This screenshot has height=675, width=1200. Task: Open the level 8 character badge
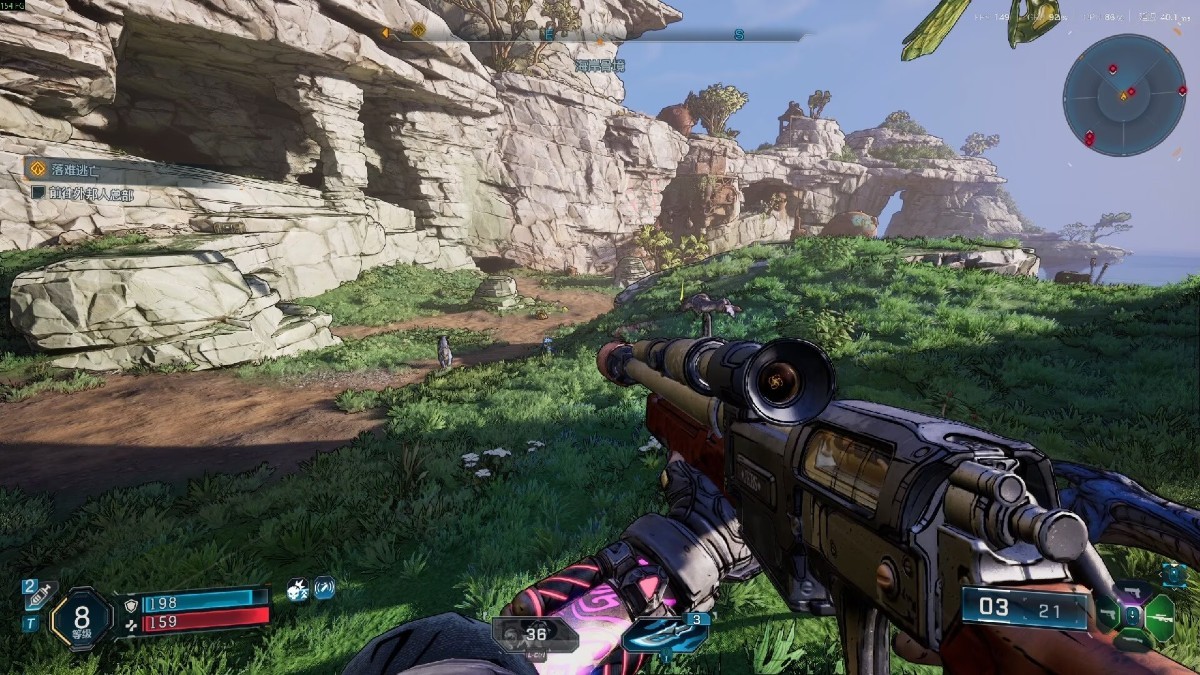[x=83, y=617]
